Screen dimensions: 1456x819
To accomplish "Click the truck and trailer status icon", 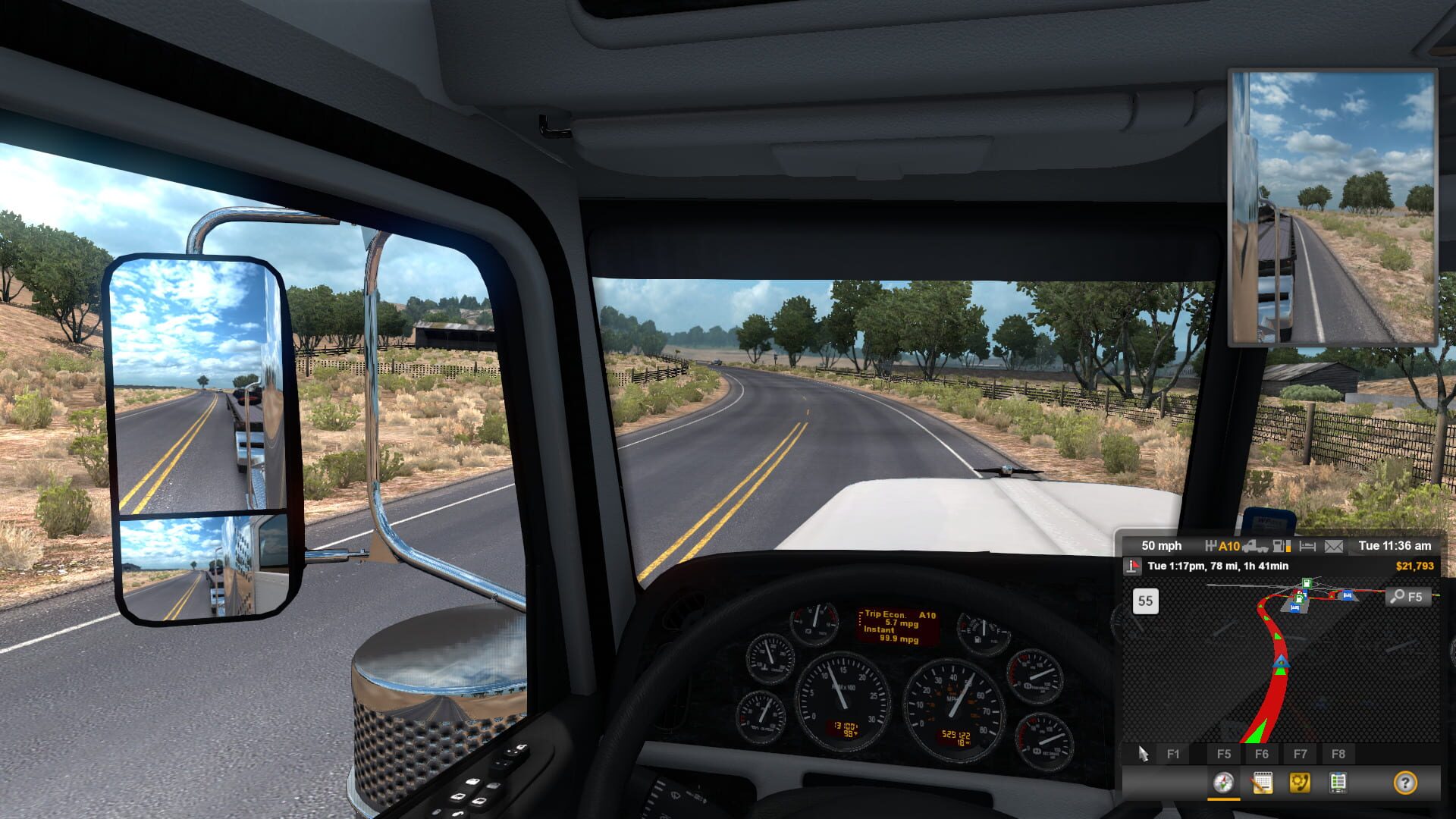I will click(1257, 547).
